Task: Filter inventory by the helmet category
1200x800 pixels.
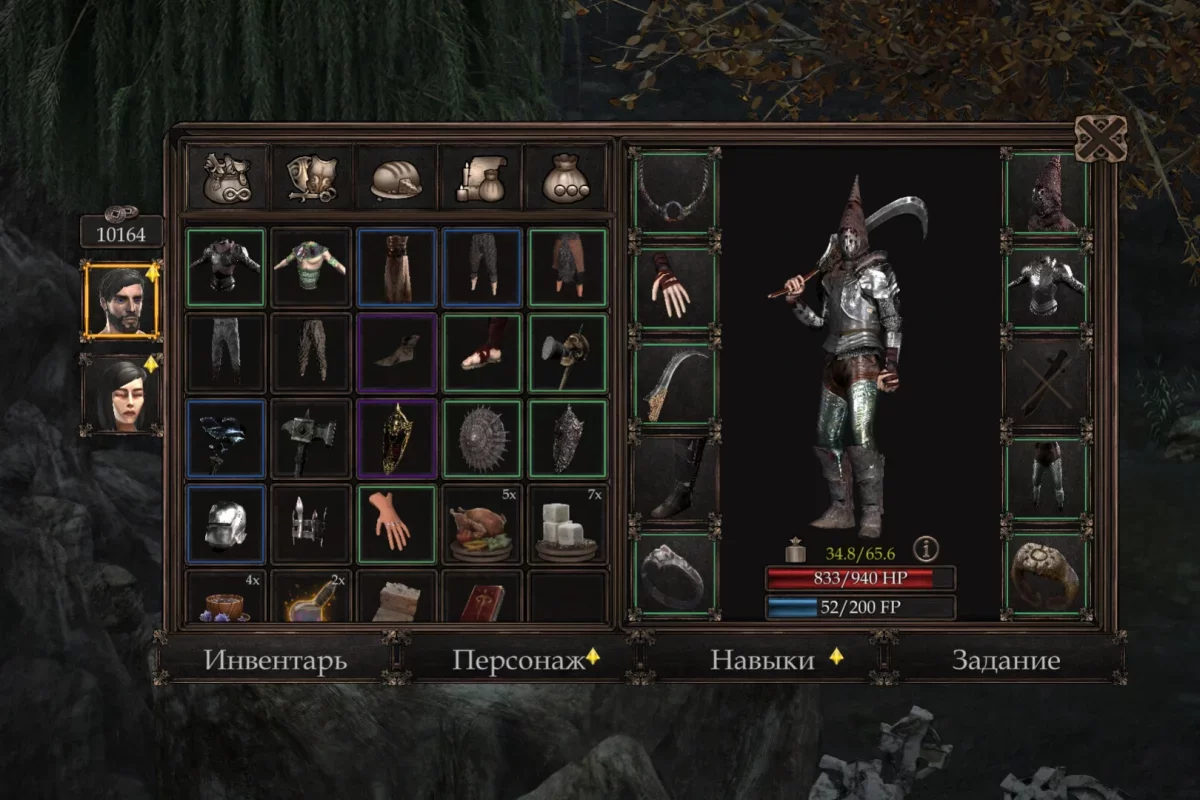Action: [397, 177]
